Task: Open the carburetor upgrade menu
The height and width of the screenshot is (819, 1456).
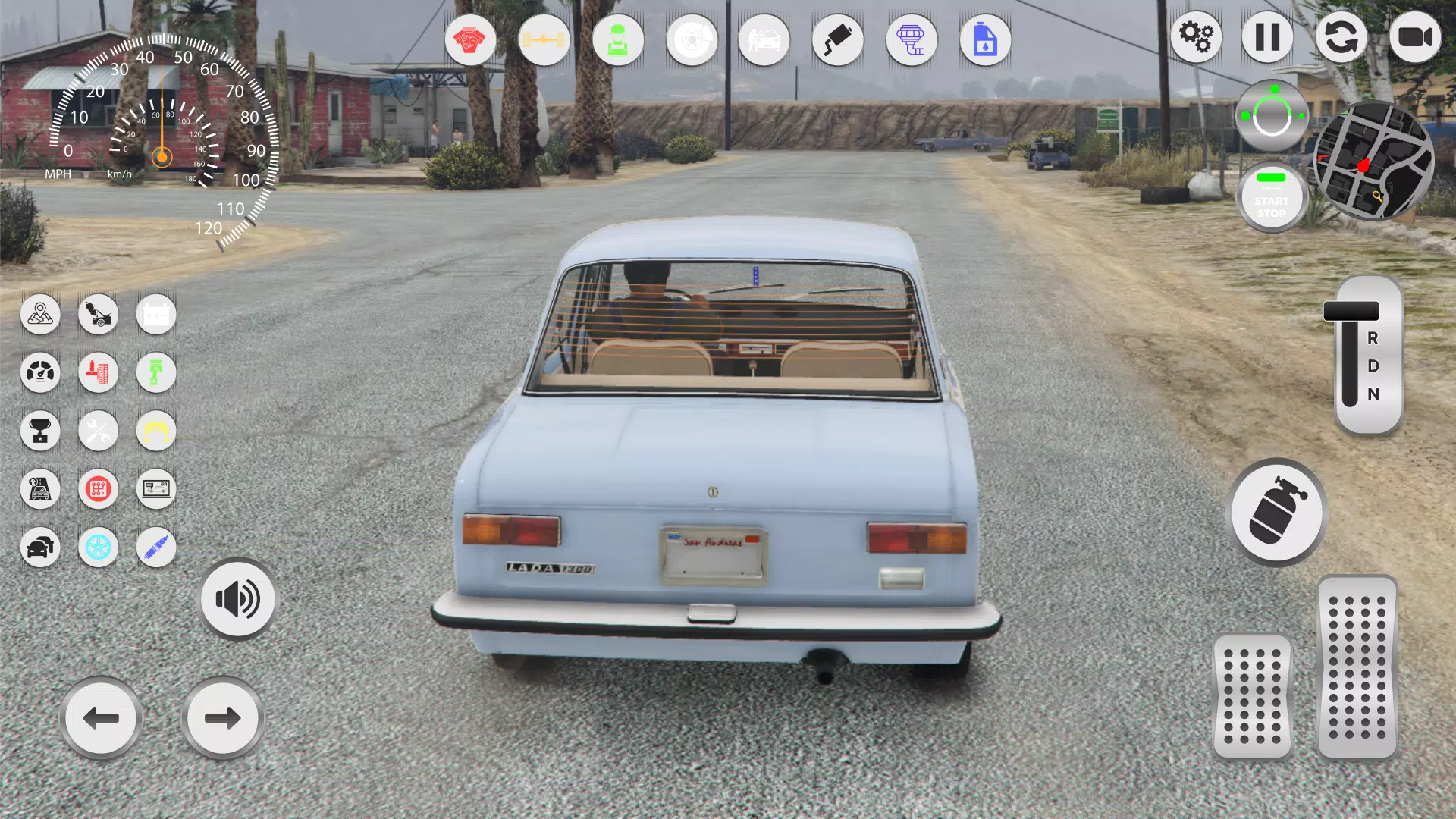Action: (912, 39)
